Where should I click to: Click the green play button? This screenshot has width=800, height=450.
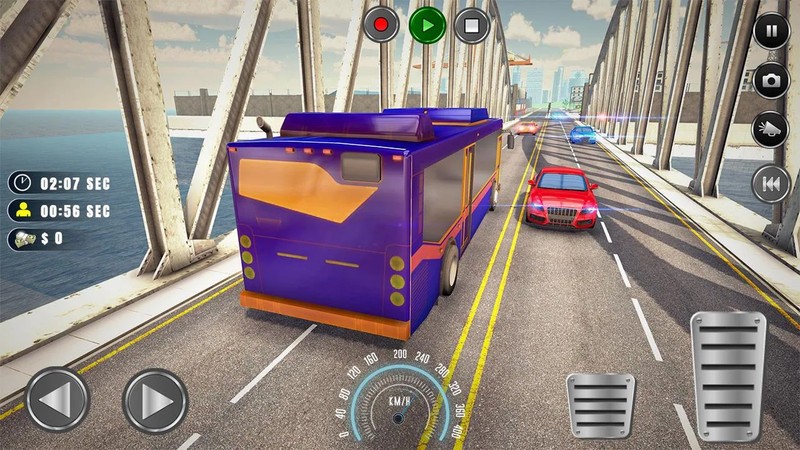tap(426, 24)
